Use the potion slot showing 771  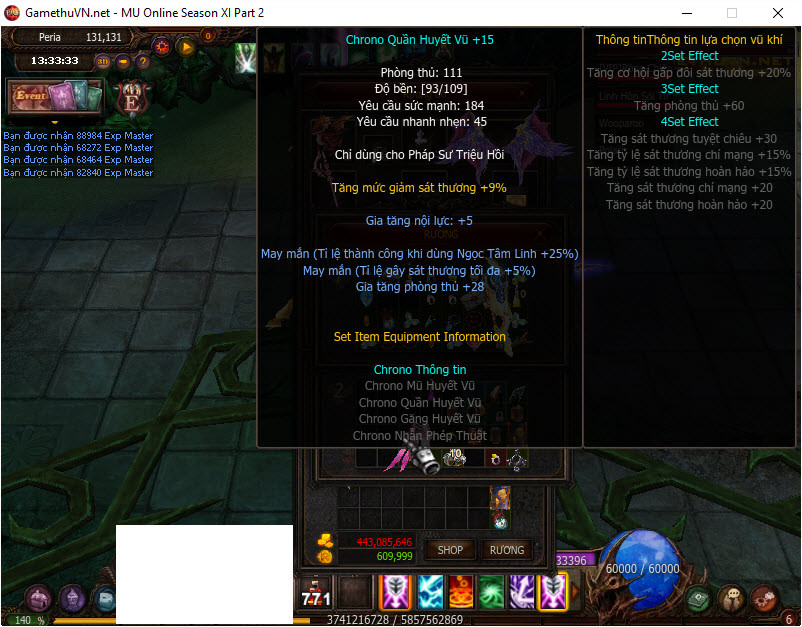point(316,593)
